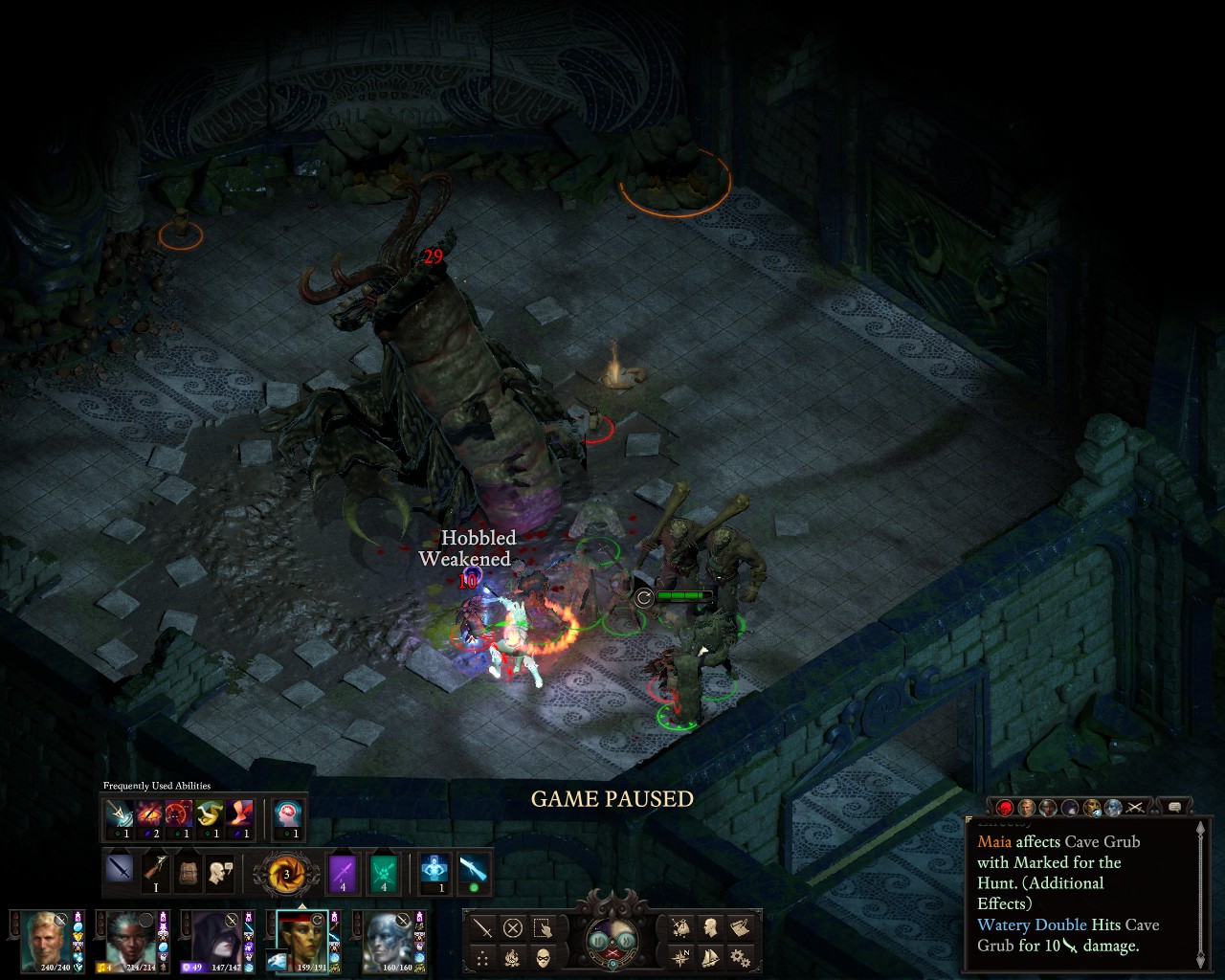Open game options with the gears icon
This screenshot has height=980, width=1225.
point(740,957)
